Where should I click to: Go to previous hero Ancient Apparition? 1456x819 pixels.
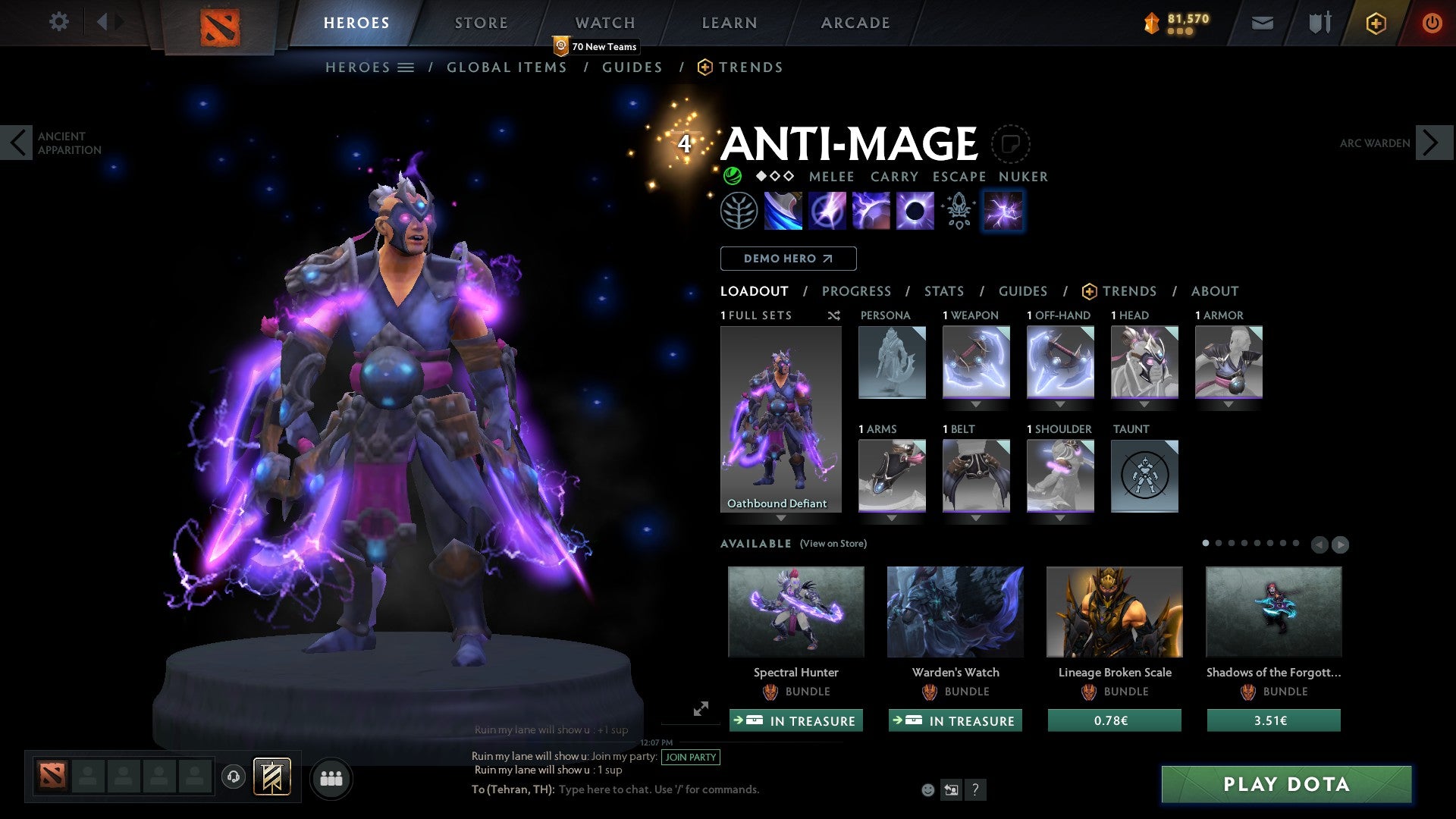tap(17, 143)
